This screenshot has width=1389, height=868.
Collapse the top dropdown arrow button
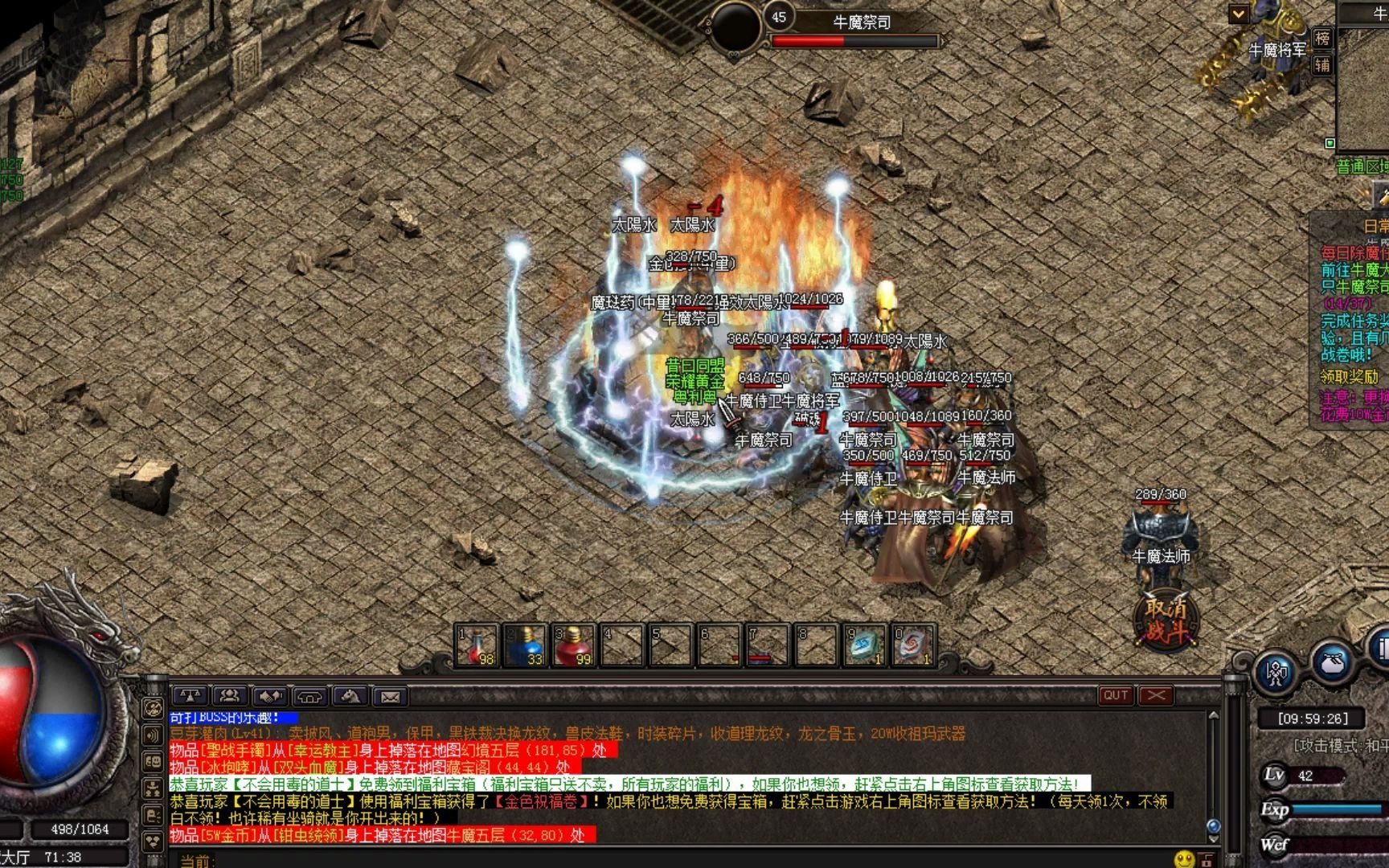pos(1238,14)
